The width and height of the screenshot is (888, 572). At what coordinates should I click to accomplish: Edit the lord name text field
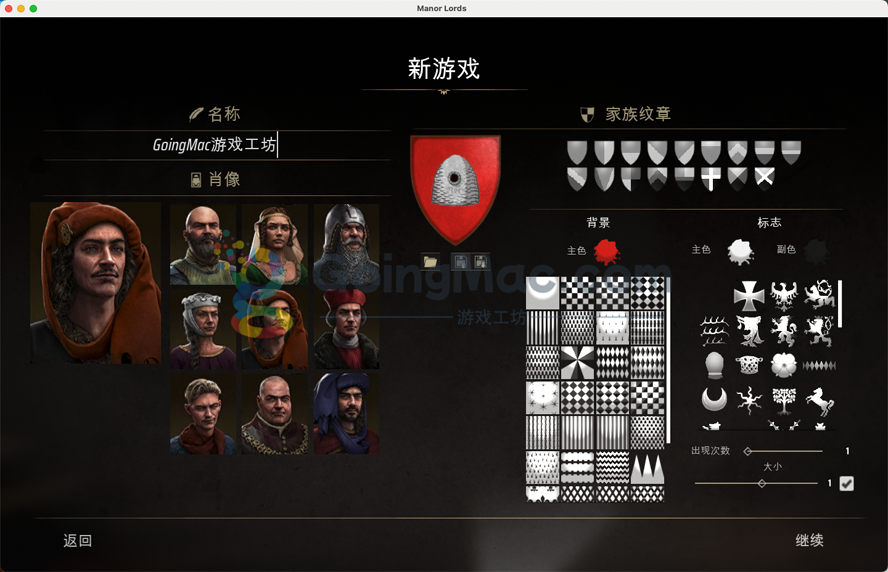[x=215, y=145]
